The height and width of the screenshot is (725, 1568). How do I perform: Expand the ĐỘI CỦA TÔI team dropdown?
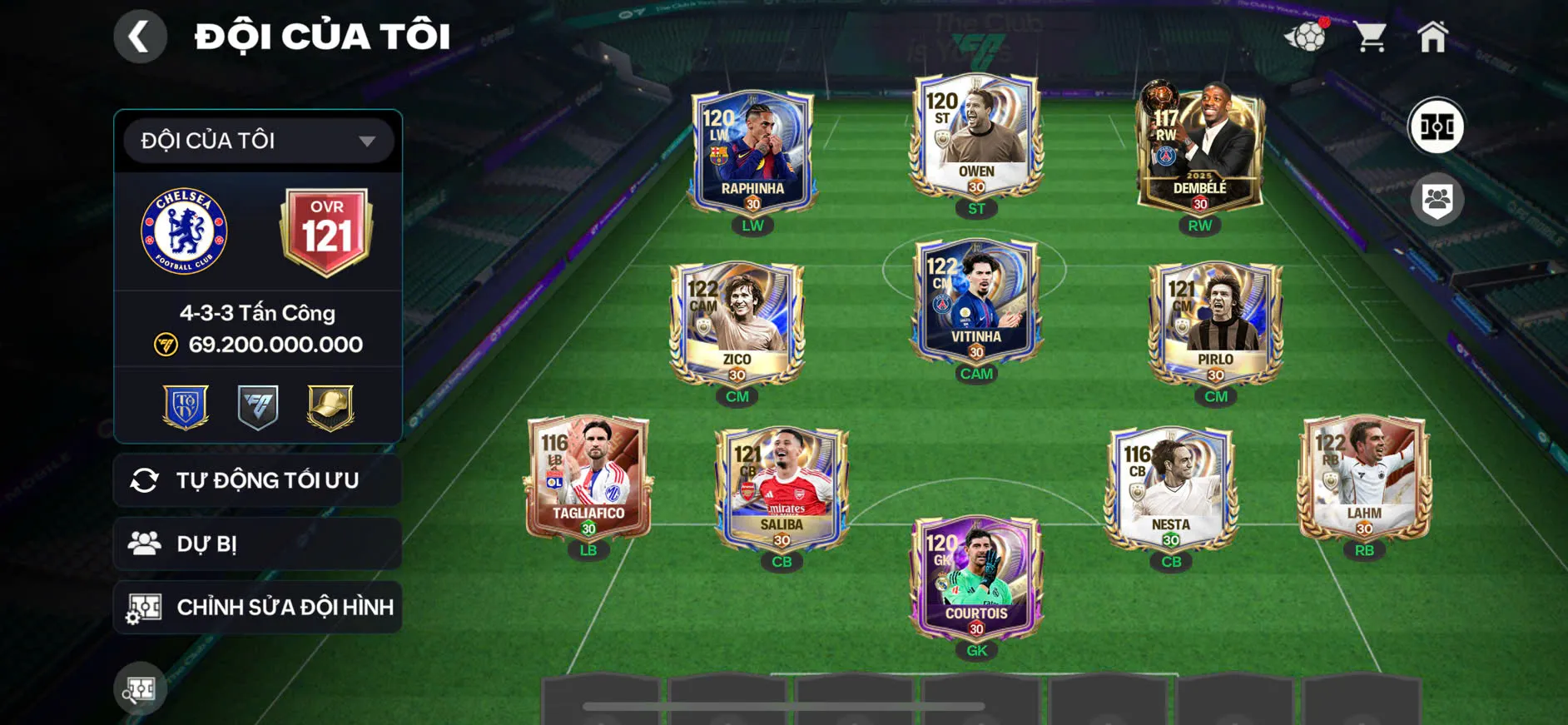coord(256,140)
